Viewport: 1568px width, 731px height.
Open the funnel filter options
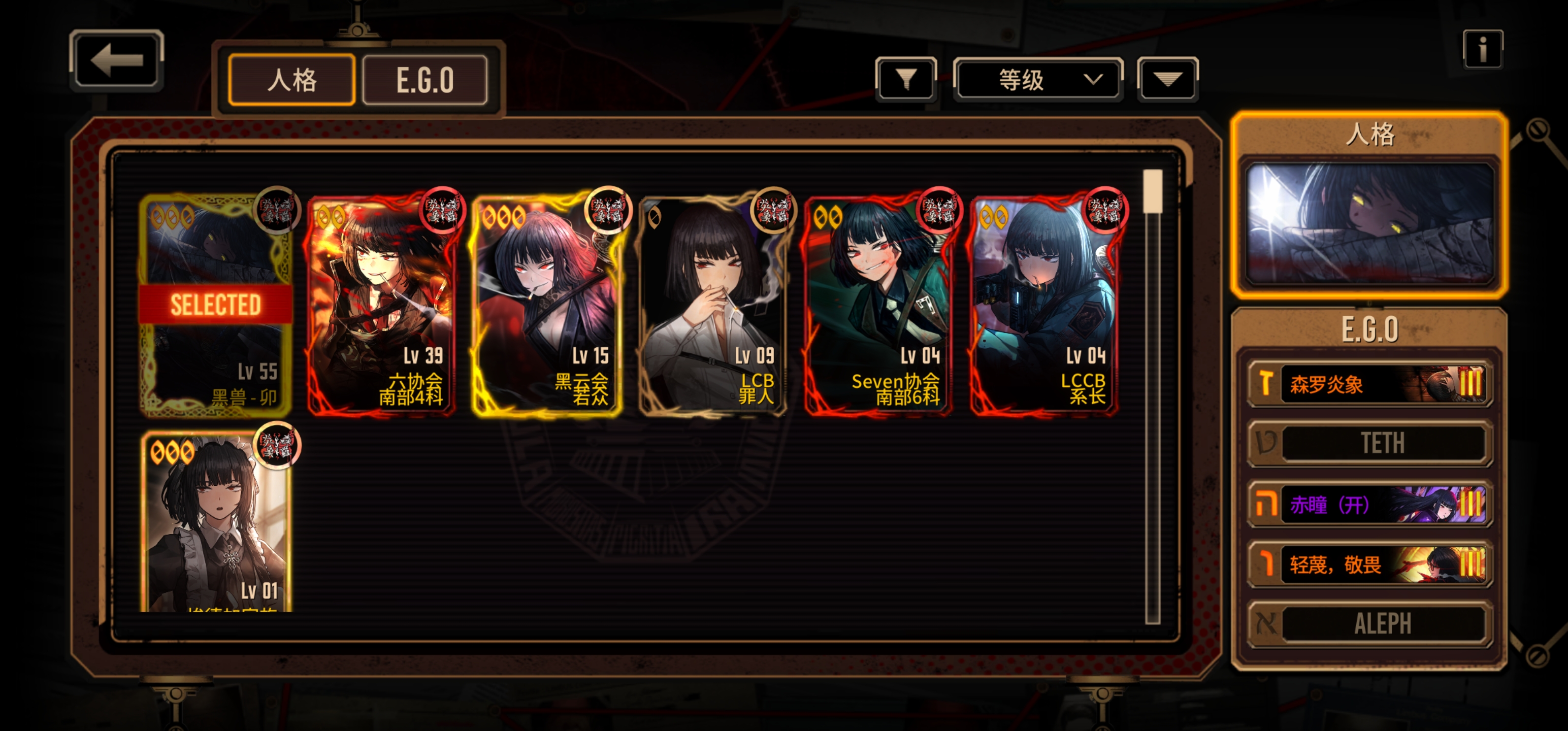(906, 79)
